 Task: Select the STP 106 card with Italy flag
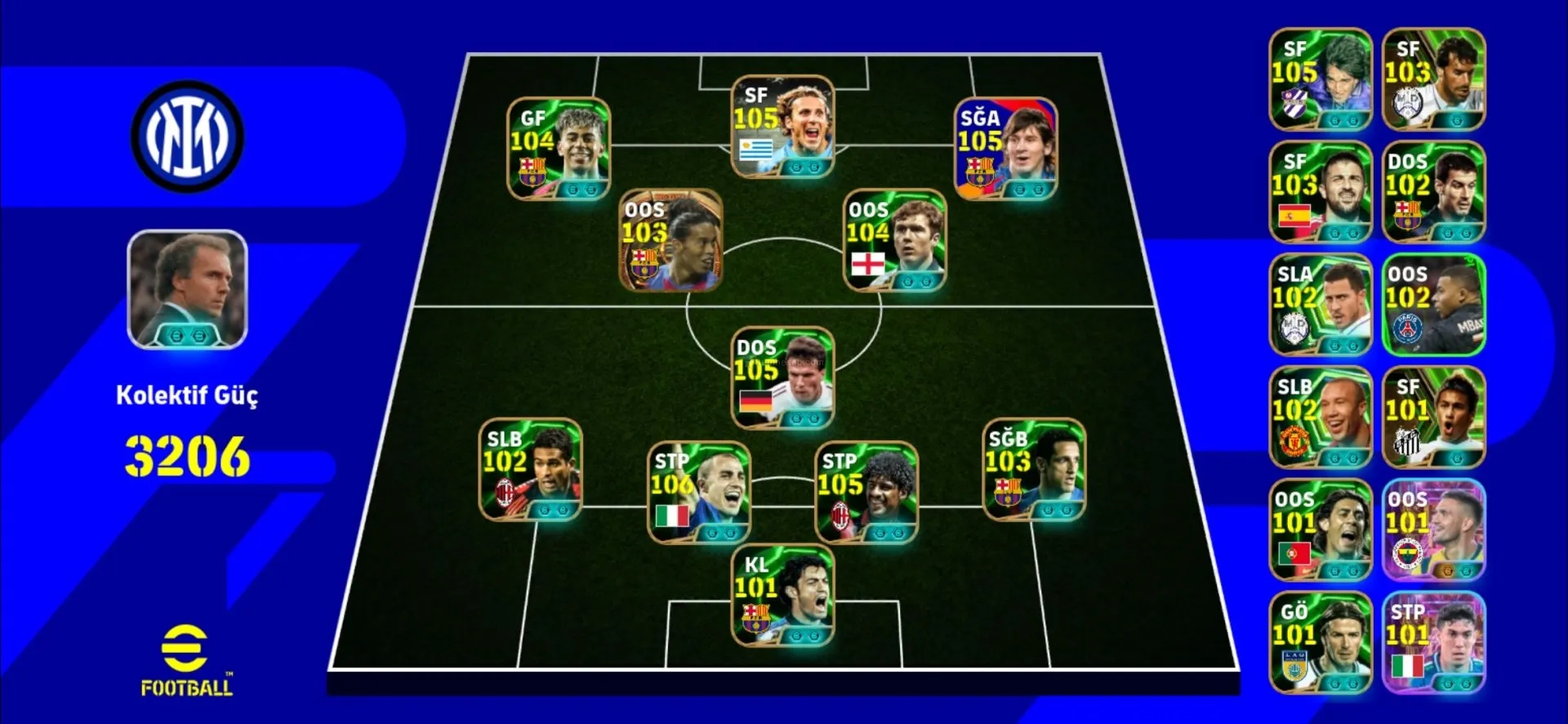[x=698, y=492]
